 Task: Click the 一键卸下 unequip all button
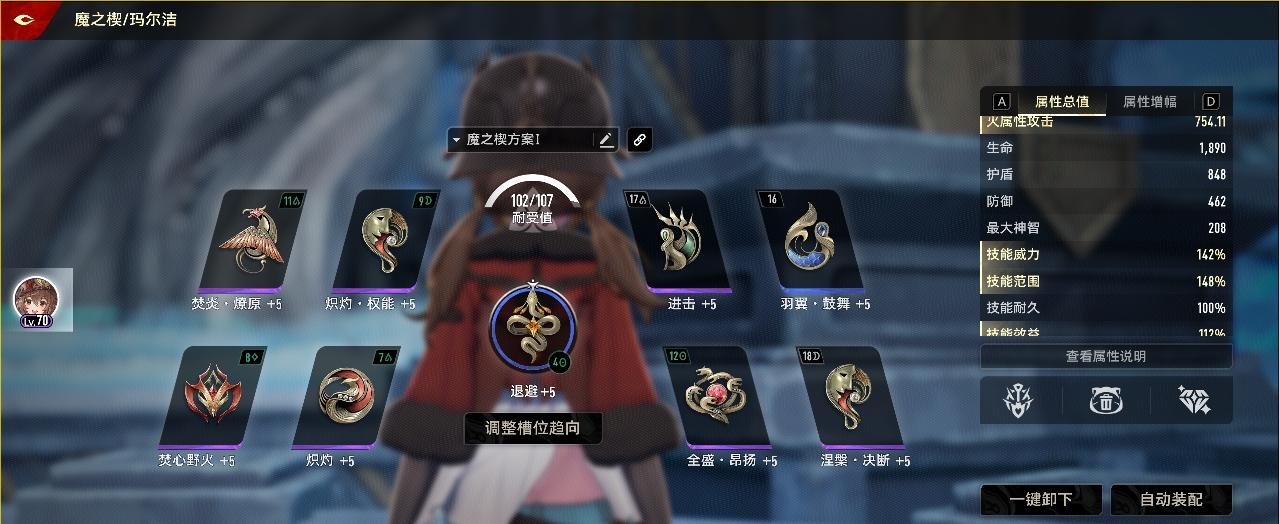(1041, 499)
